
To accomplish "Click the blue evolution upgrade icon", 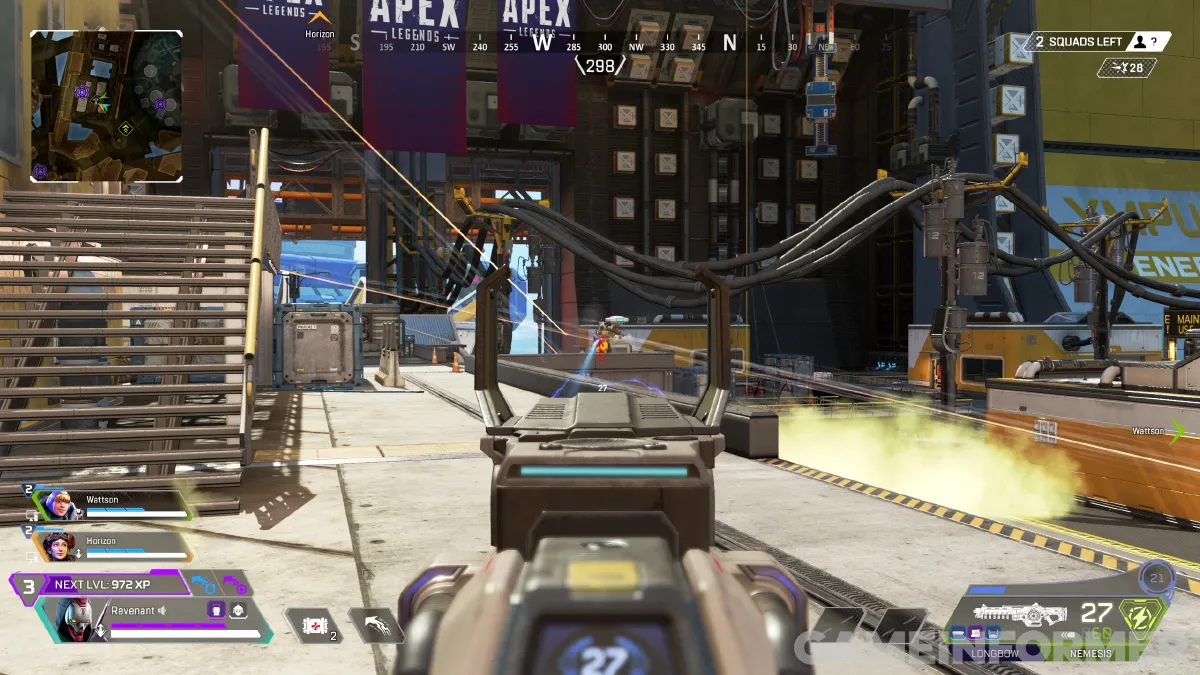I will click(x=203, y=583).
